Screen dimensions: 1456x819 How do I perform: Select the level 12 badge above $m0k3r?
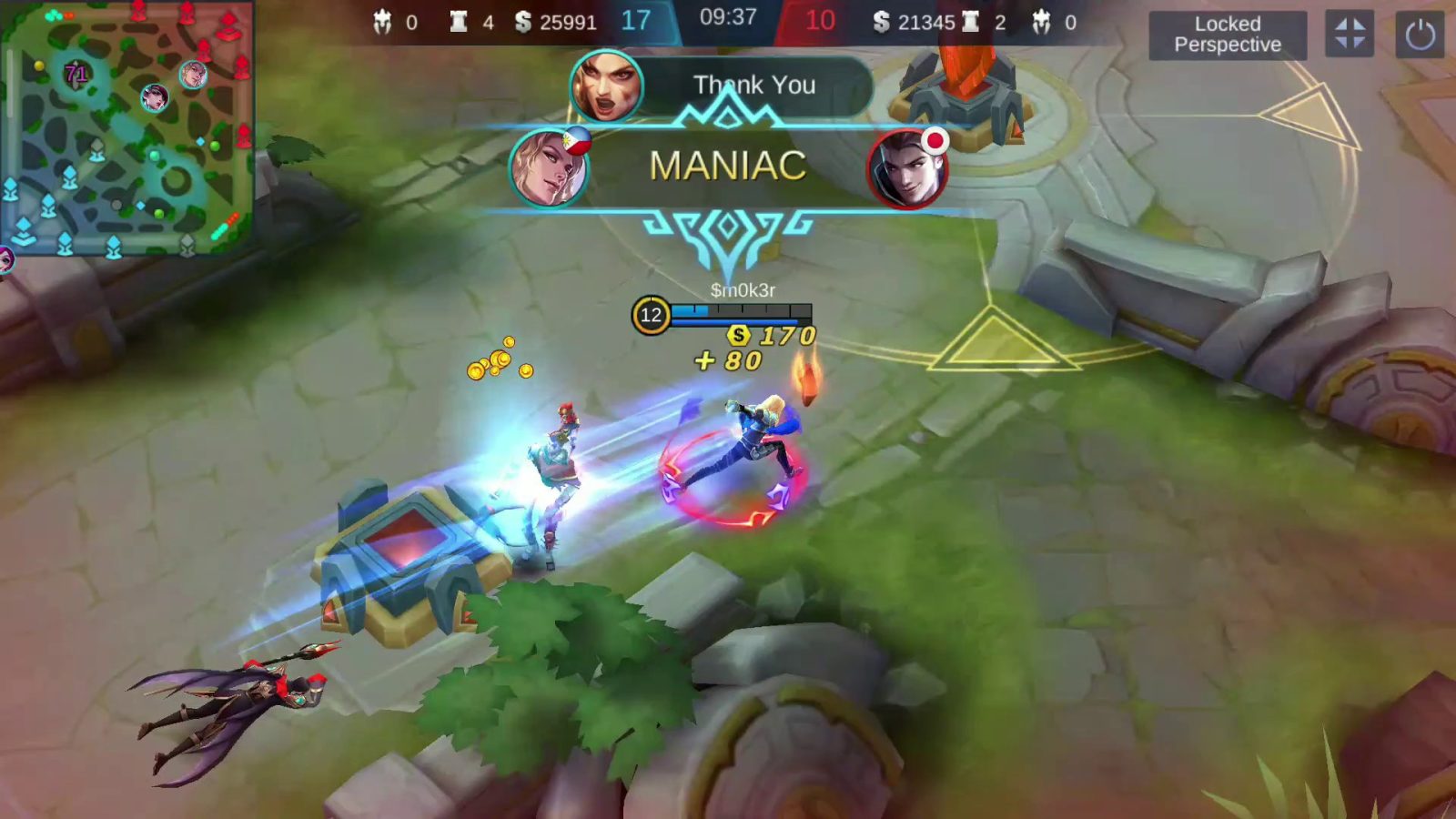[650, 316]
